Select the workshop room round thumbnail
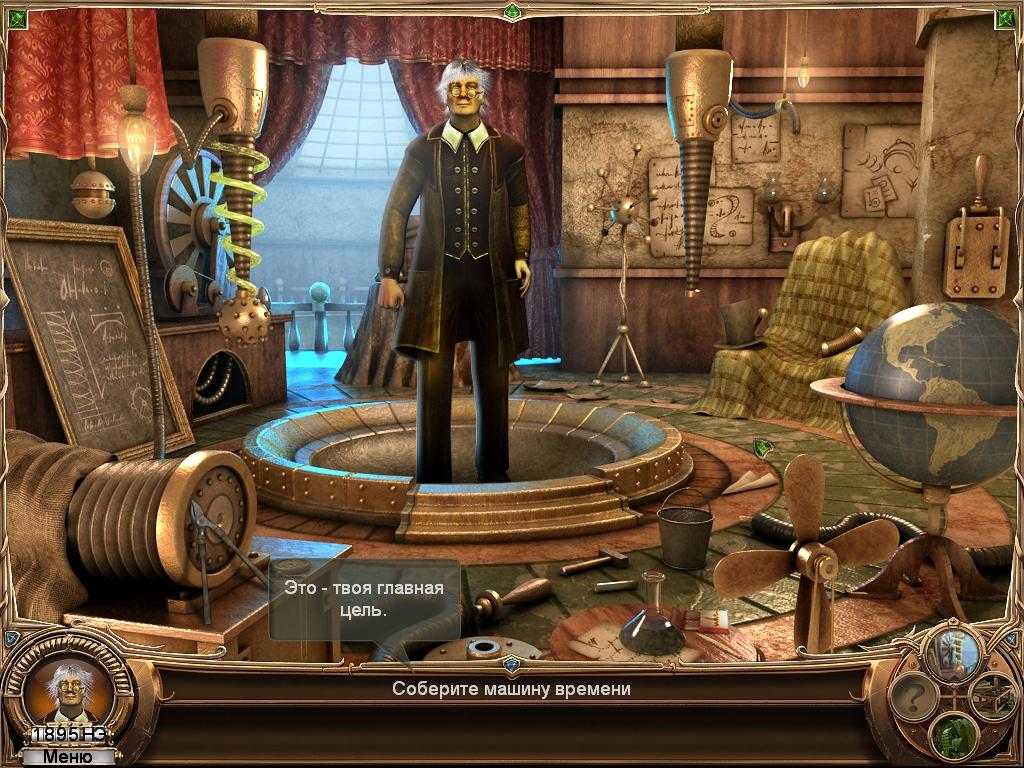1024x768 pixels. click(993, 695)
